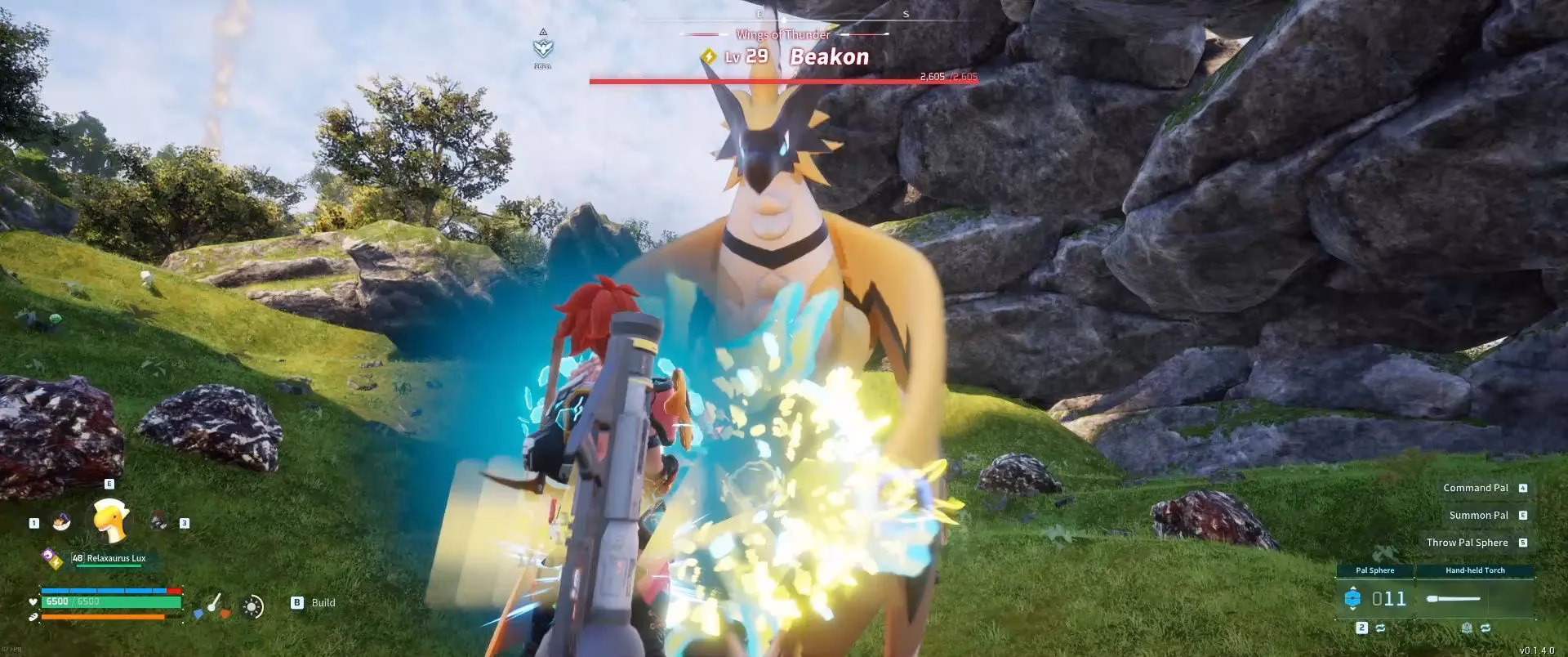Image resolution: width=1568 pixels, height=657 pixels.
Task: Switch to the Hand-held Torch tab
Action: coord(1475,570)
